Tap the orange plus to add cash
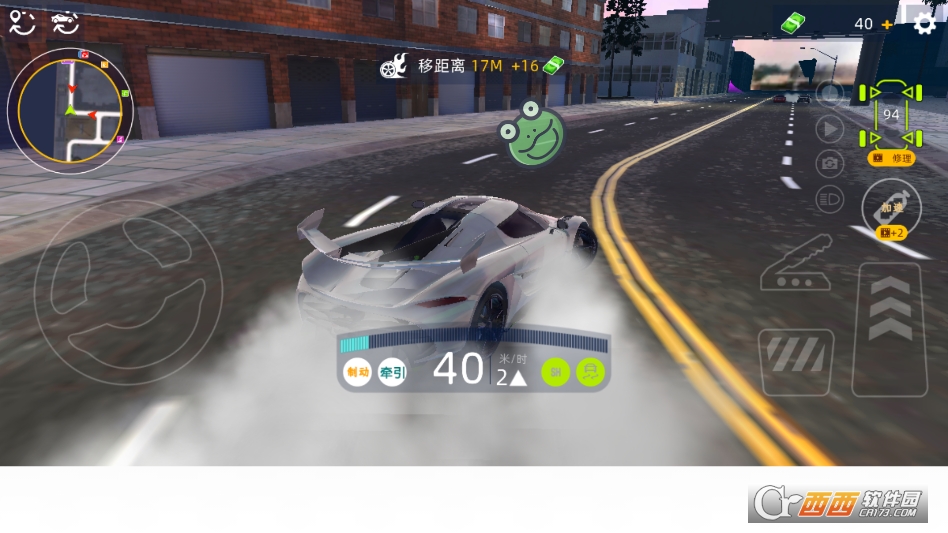 coord(887,24)
